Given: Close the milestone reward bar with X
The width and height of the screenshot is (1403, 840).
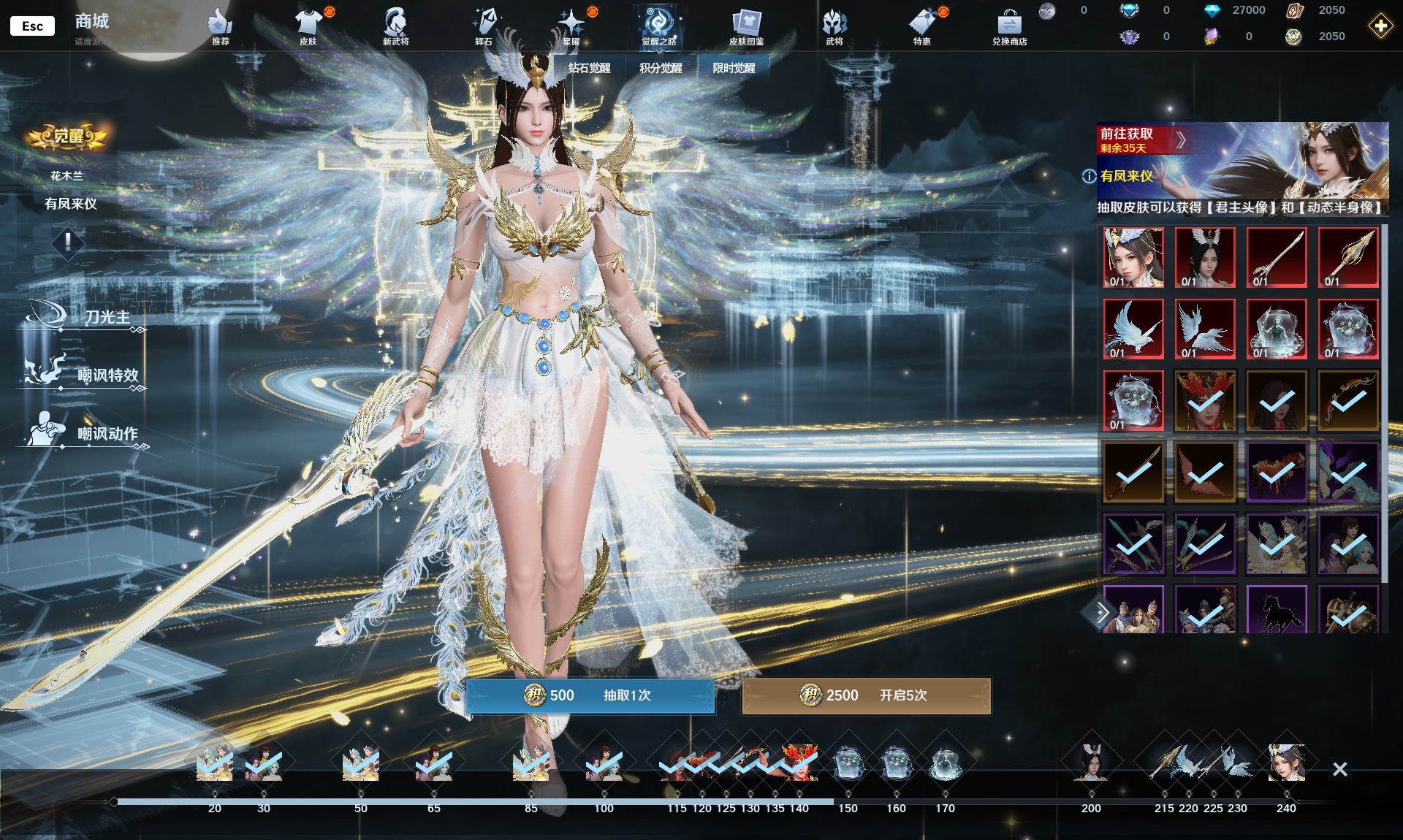Looking at the screenshot, I should tap(1339, 769).
